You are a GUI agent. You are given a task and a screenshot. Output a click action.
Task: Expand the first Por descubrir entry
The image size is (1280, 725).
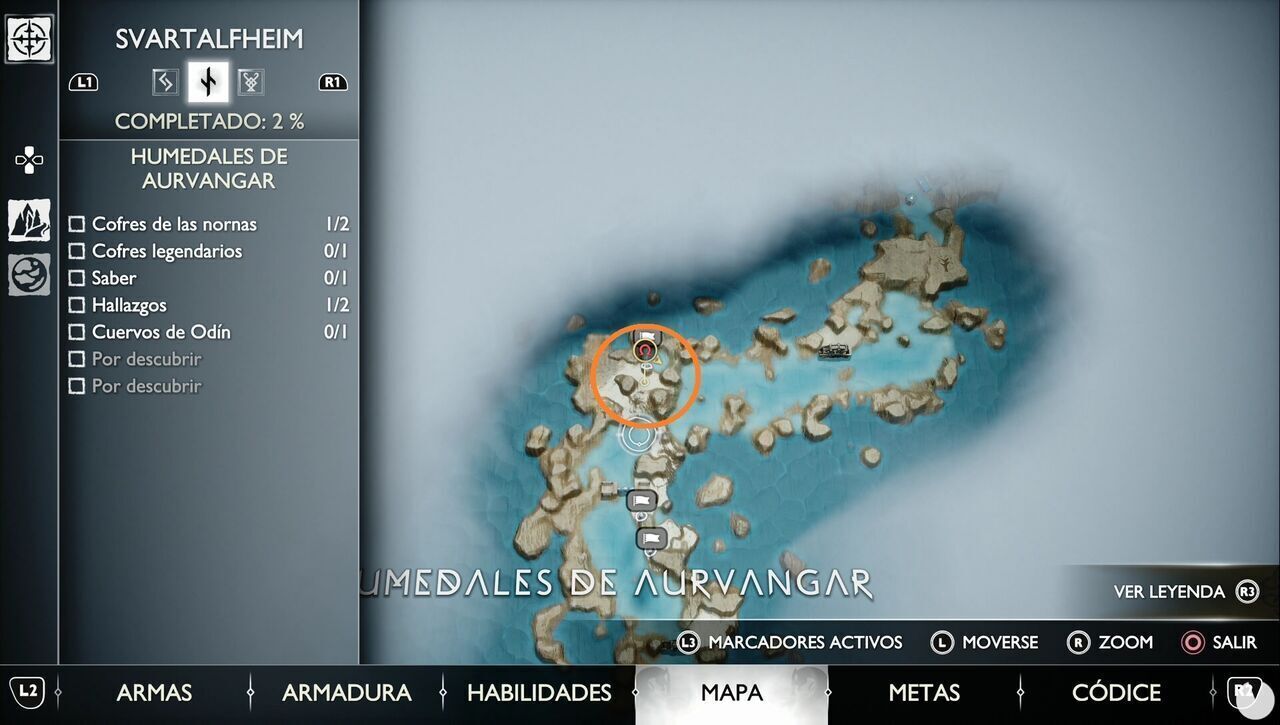coord(77,359)
